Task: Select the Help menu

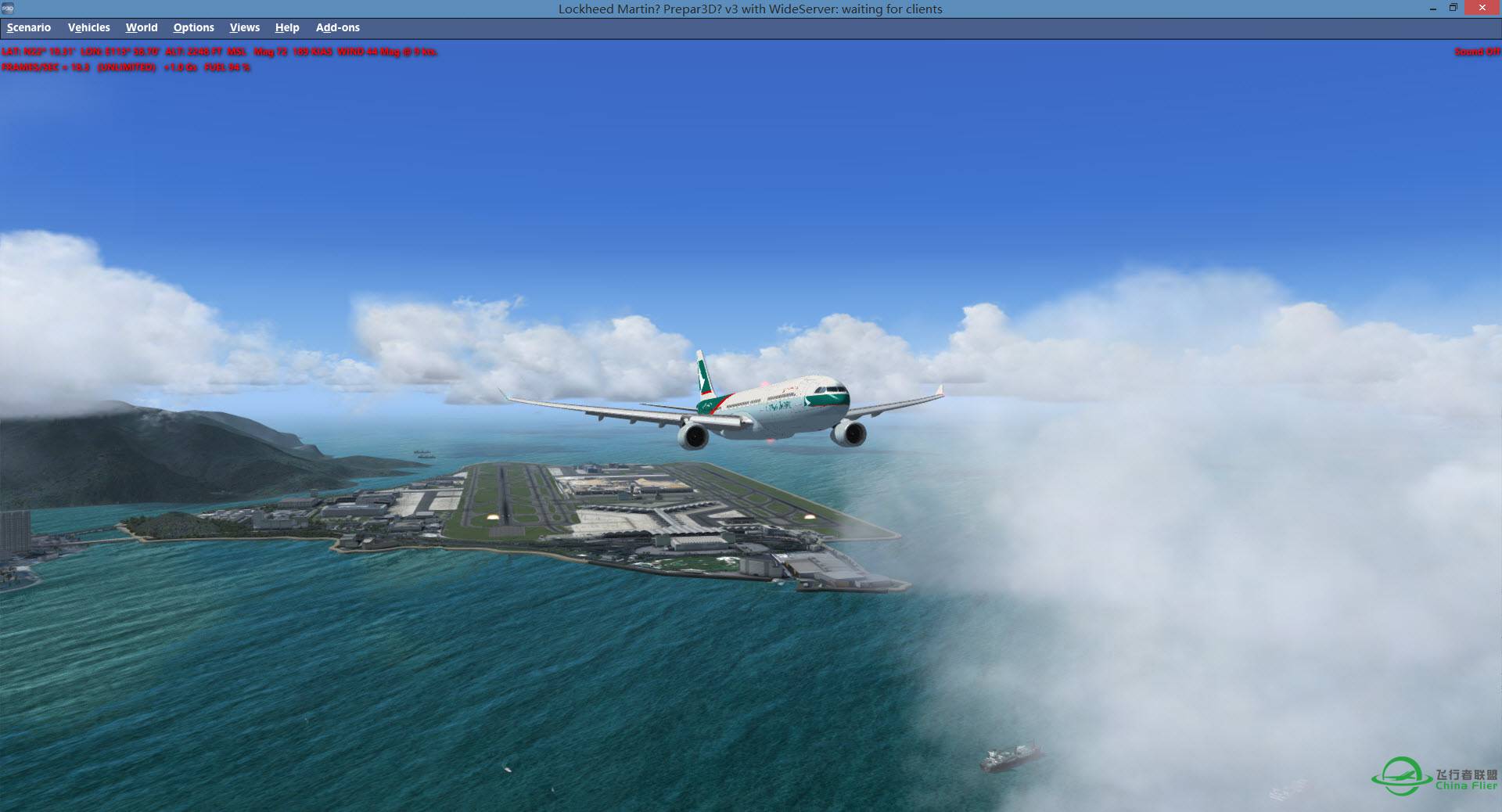Action: tap(287, 27)
